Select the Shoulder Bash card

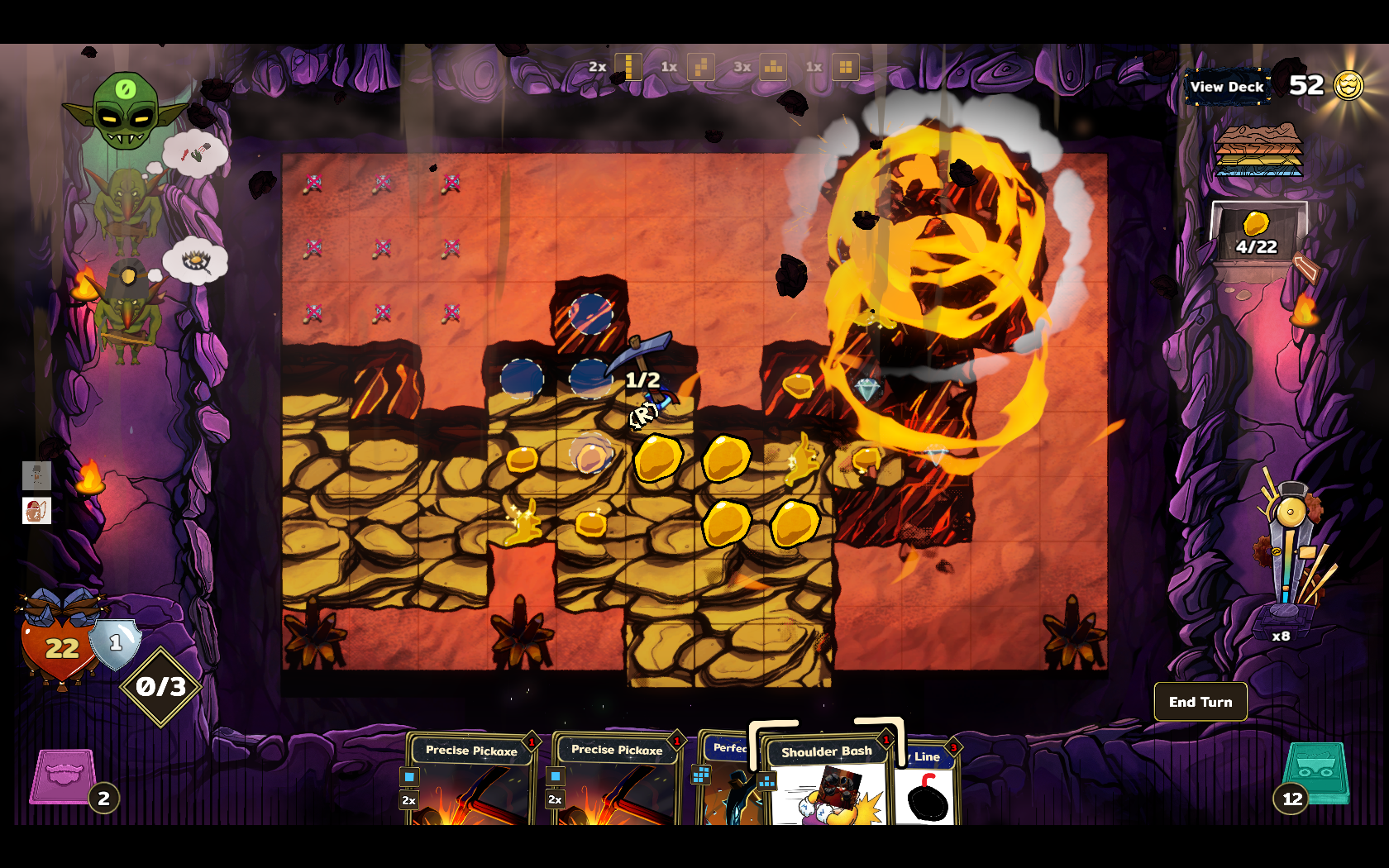(x=827, y=781)
